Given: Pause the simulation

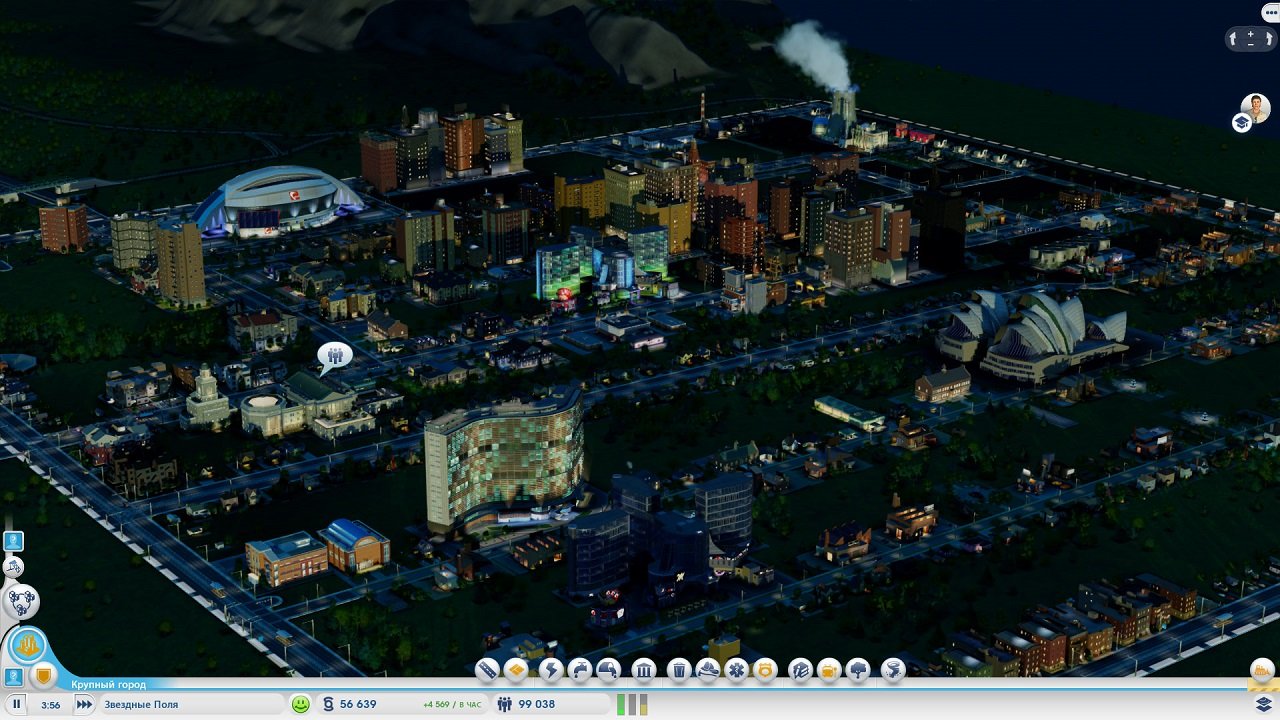Looking at the screenshot, I should 16,704.
